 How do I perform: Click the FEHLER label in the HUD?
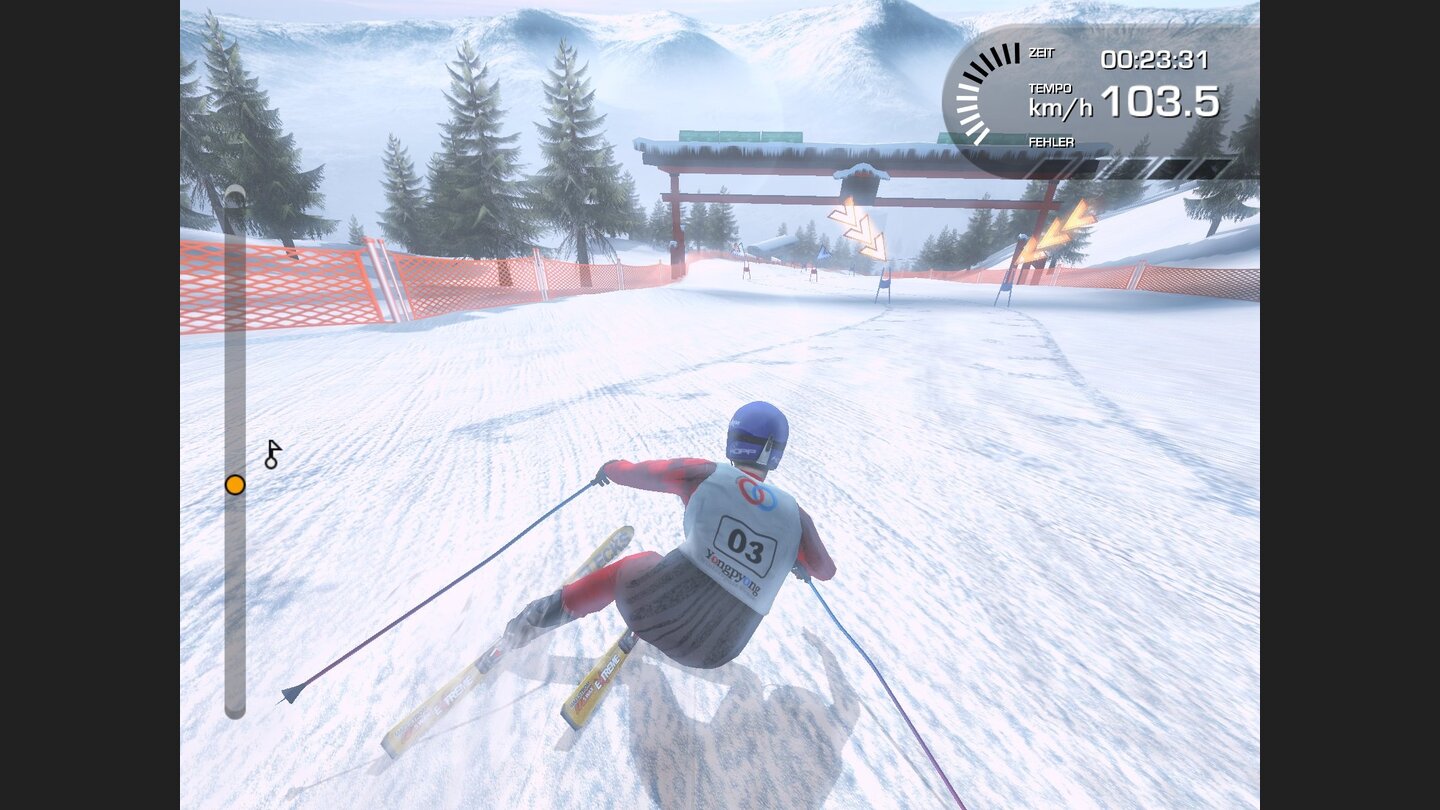coord(1047,142)
